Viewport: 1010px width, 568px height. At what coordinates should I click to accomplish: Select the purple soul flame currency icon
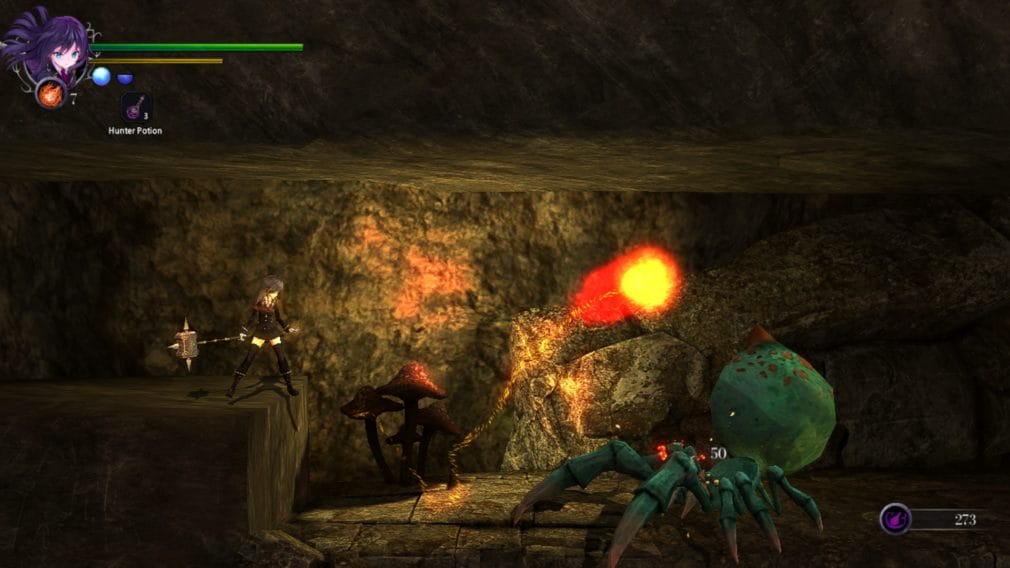point(895,518)
